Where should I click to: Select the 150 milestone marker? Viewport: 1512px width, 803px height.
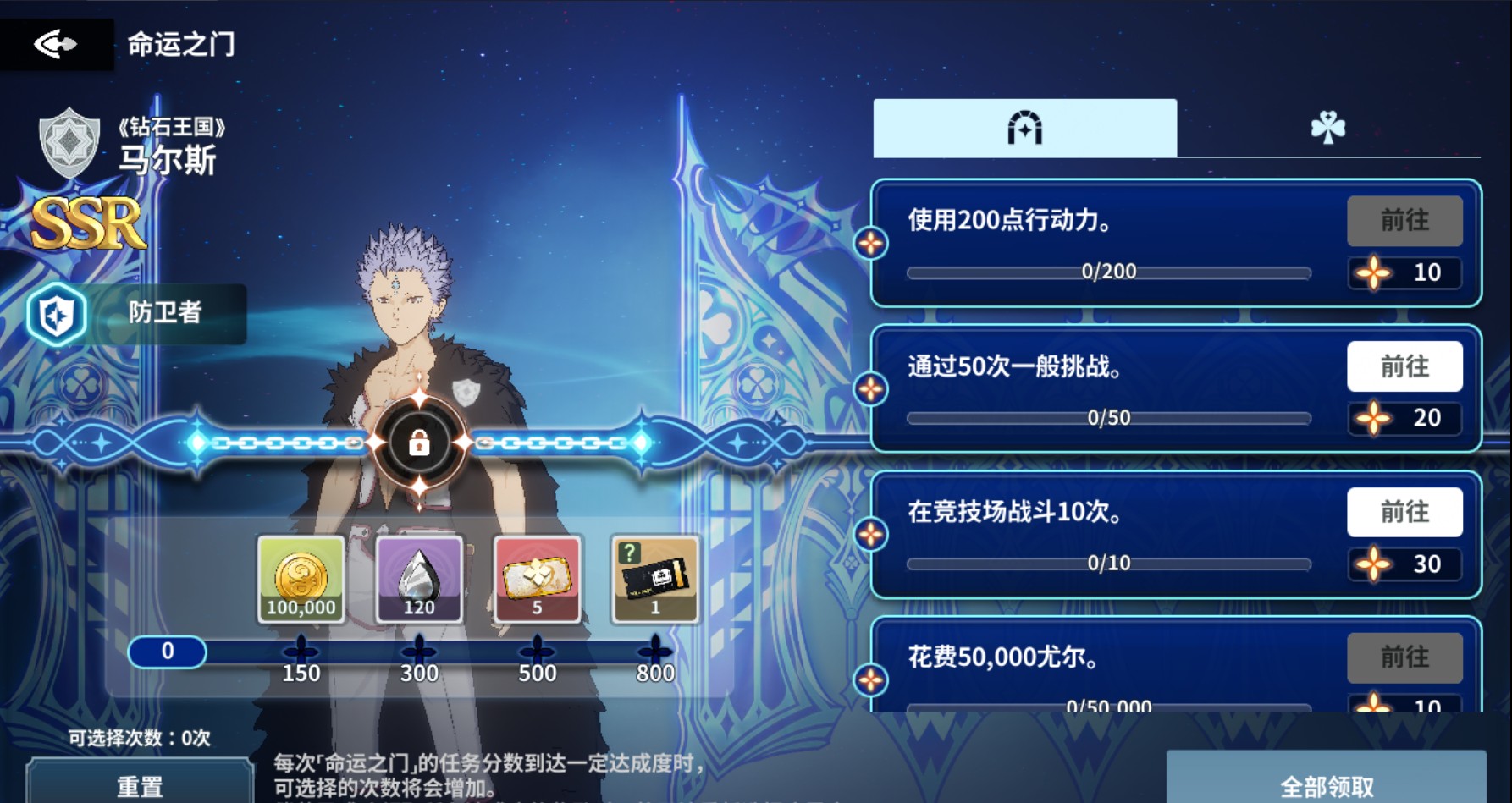301,651
